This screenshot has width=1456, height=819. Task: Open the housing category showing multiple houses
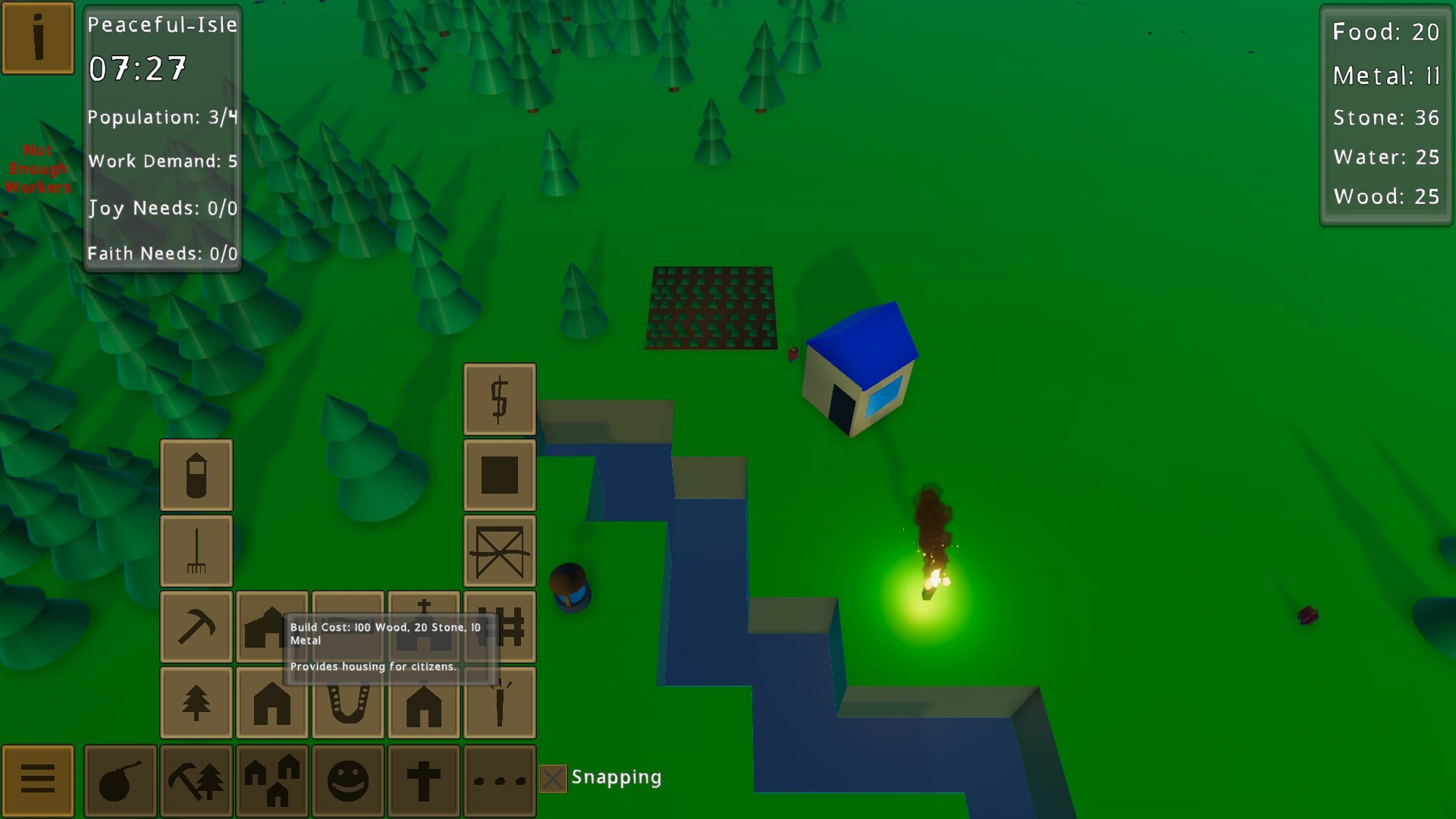click(x=272, y=780)
